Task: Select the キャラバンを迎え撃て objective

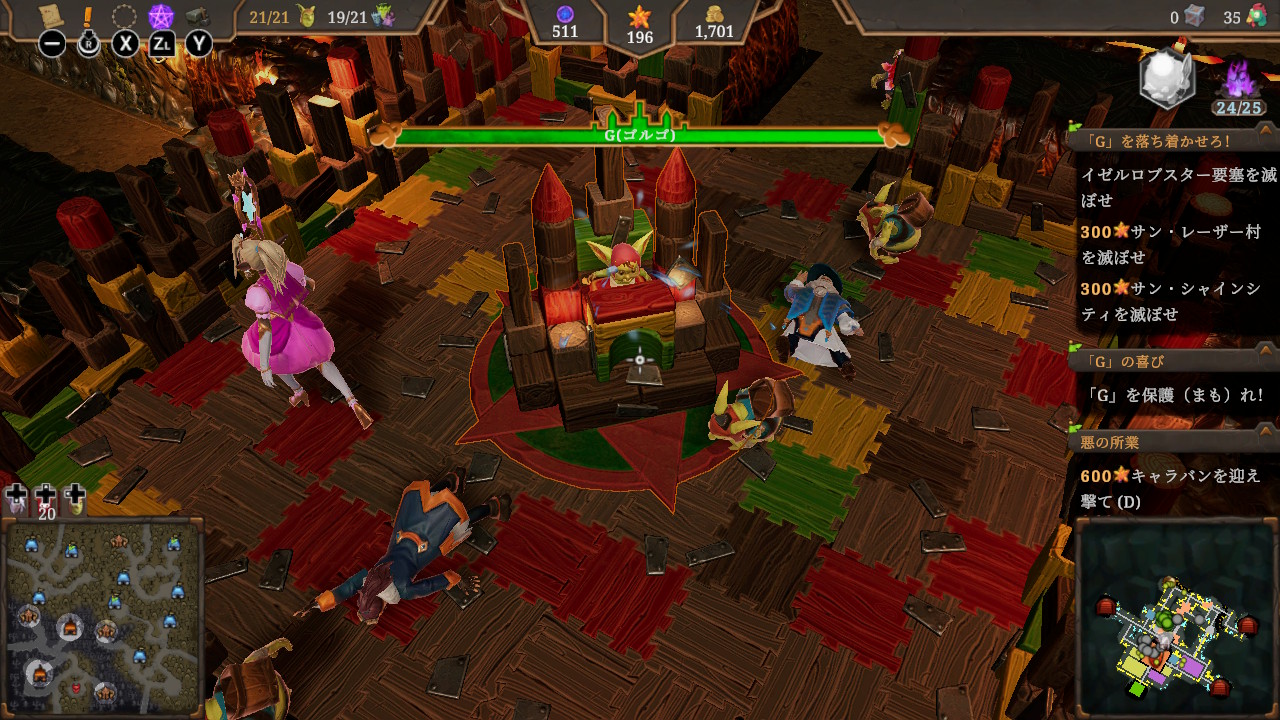Action: [1170, 488]
